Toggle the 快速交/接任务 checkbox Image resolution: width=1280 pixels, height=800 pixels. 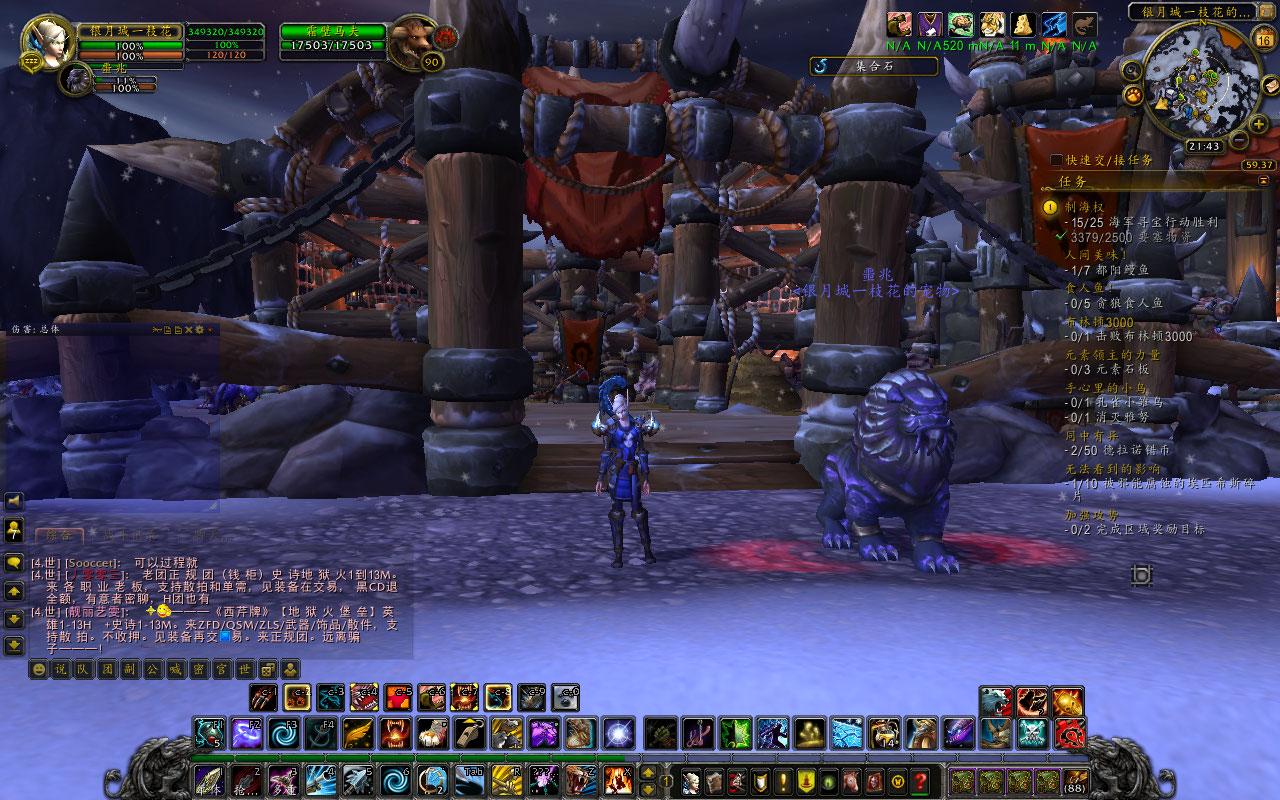pos(1057,160)
